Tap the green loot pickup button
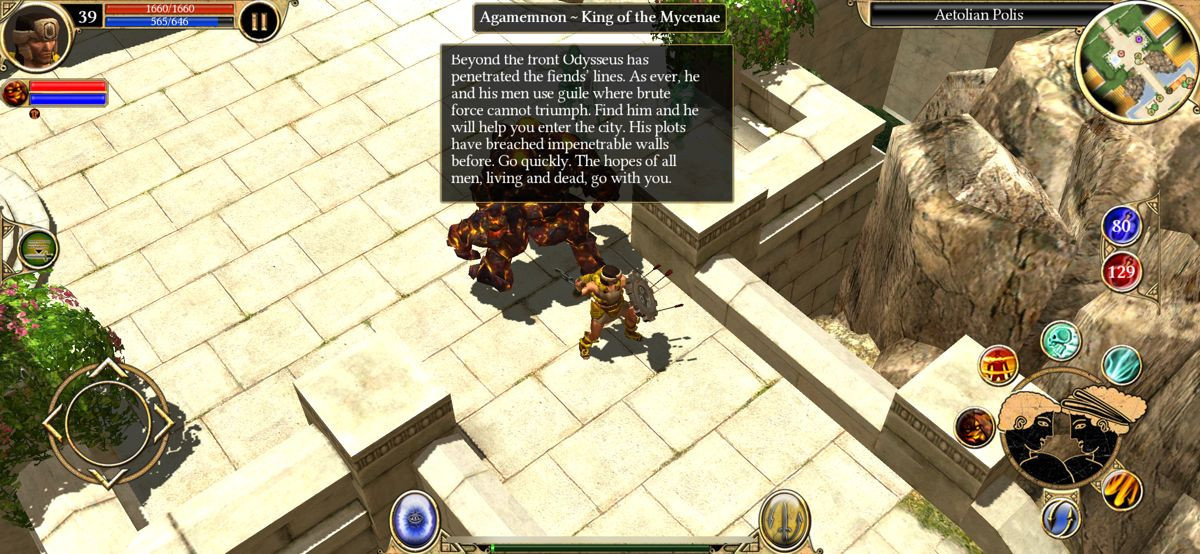Viewport: 1200px width, 554px height. tap(38, 249)
